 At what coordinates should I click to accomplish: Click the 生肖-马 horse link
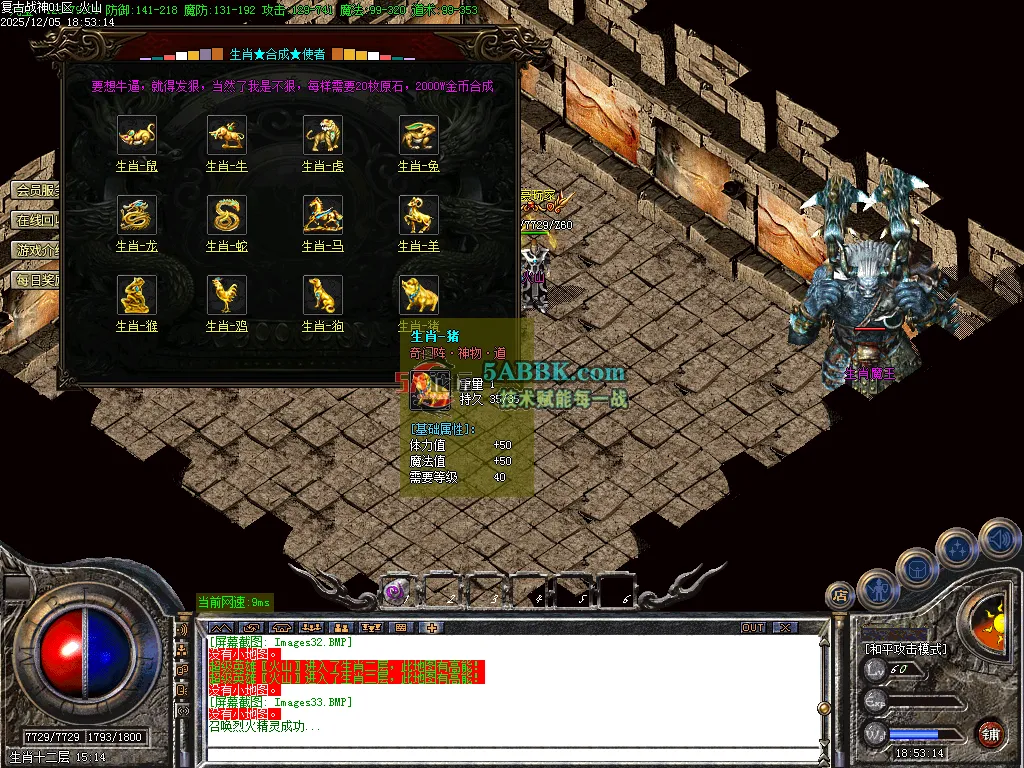tap(322, 246)
